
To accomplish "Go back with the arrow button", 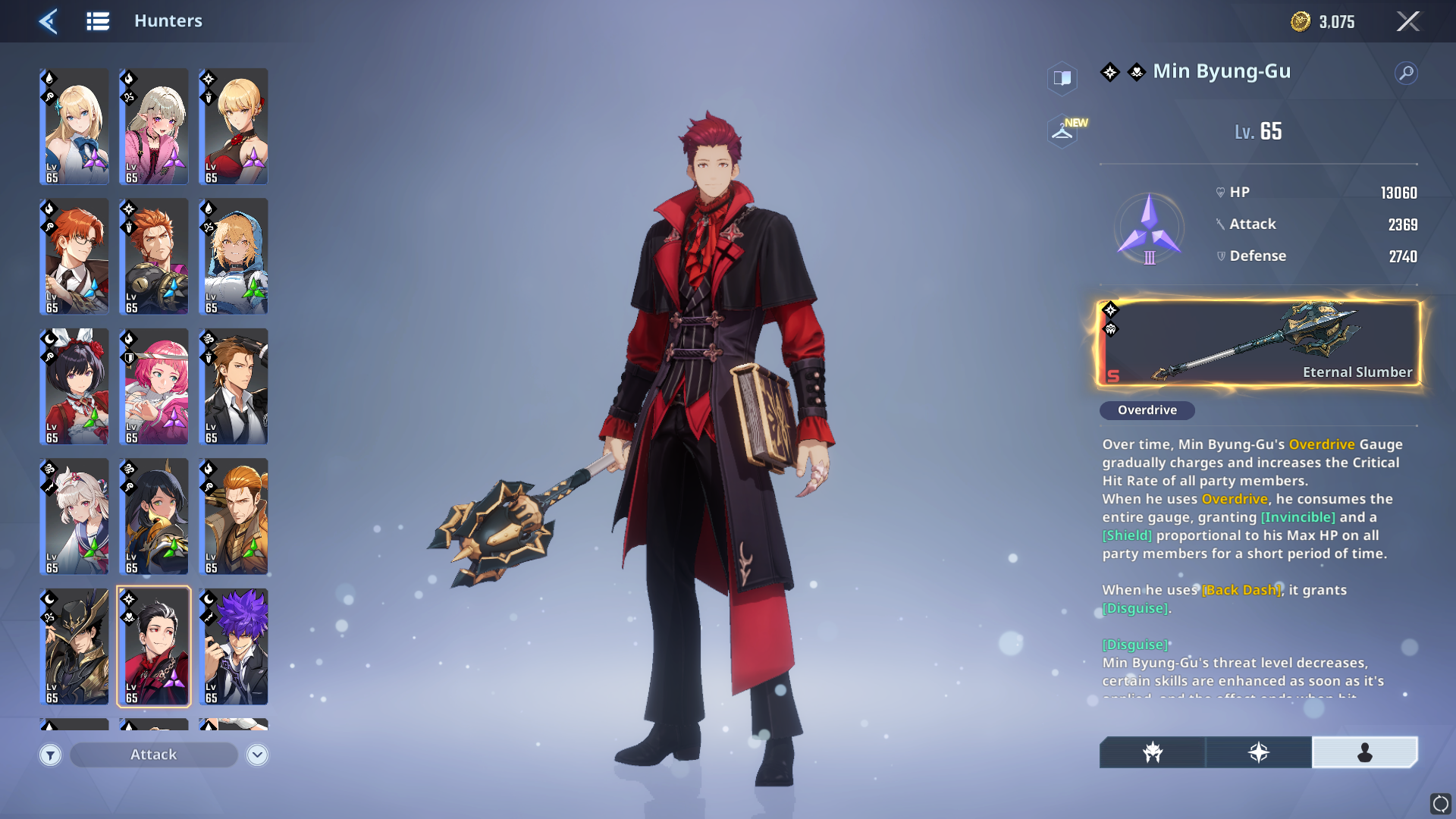I will pos(49,21).
